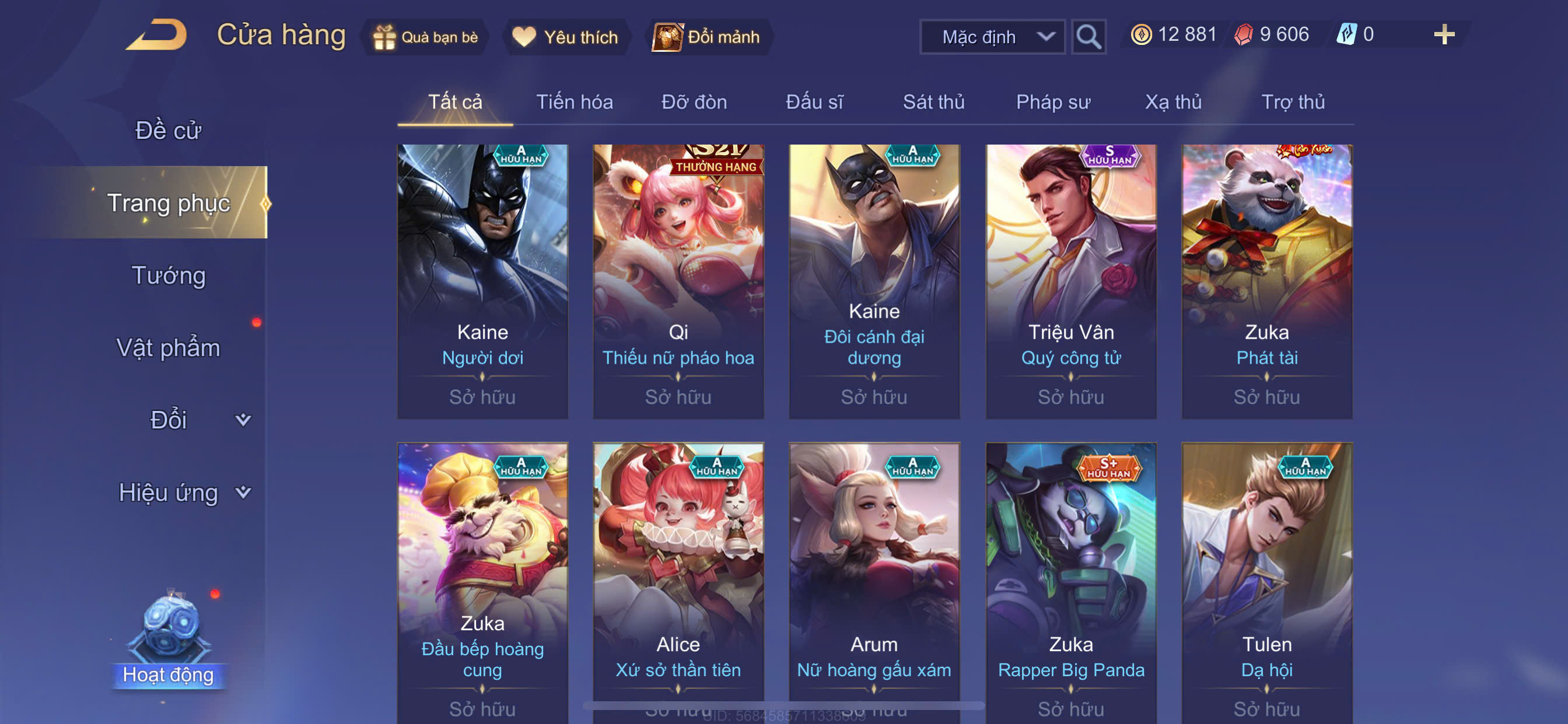The width and height of the screenshot is (1568, 724).
Task: Switch to the Tiến hóa tab
Action: pyautogui.click(x=574, y=101)
